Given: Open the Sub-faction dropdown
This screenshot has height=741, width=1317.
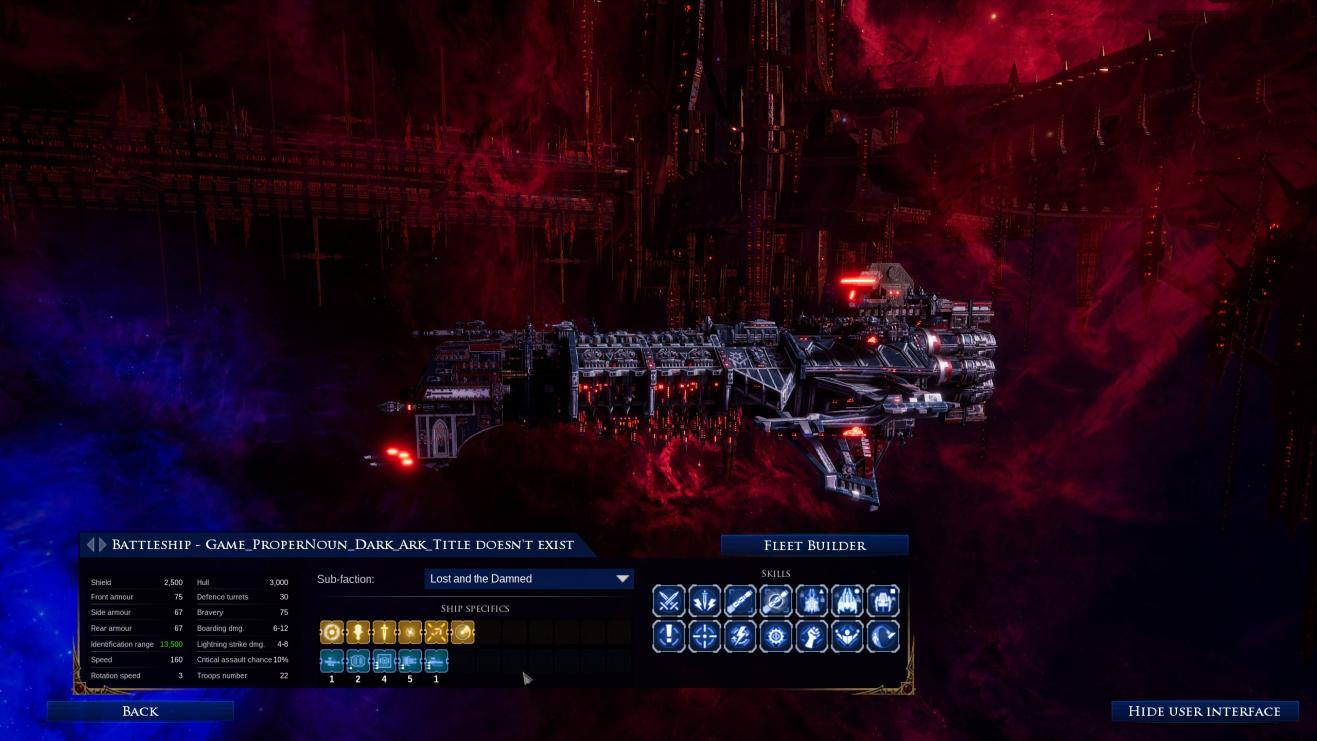Looking at the screenshot, I should (x=529, y=579).
